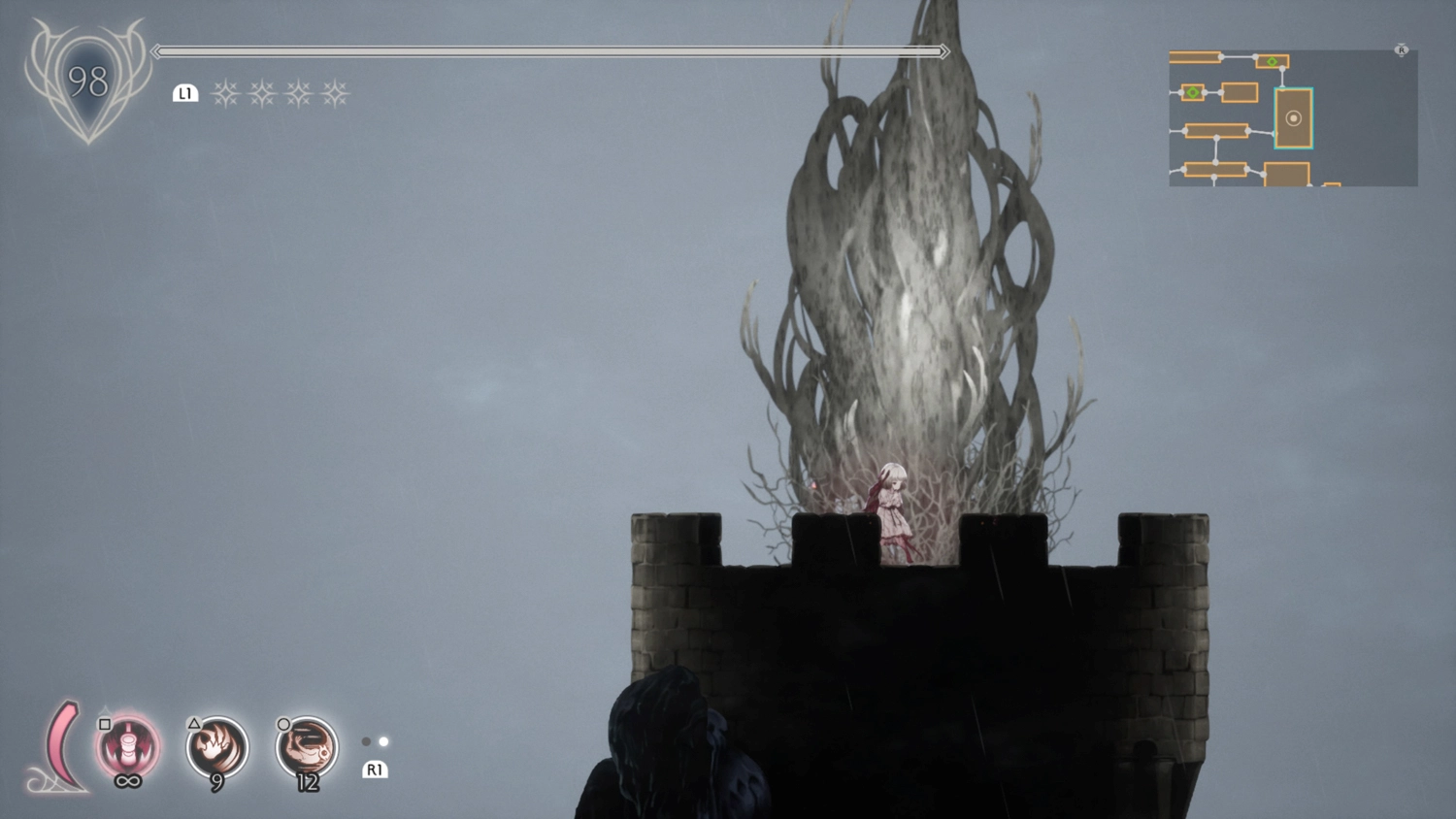1456x819 pixels.
Task: Activate the swirling flame spirit skill
Action: tap(217, 747)
